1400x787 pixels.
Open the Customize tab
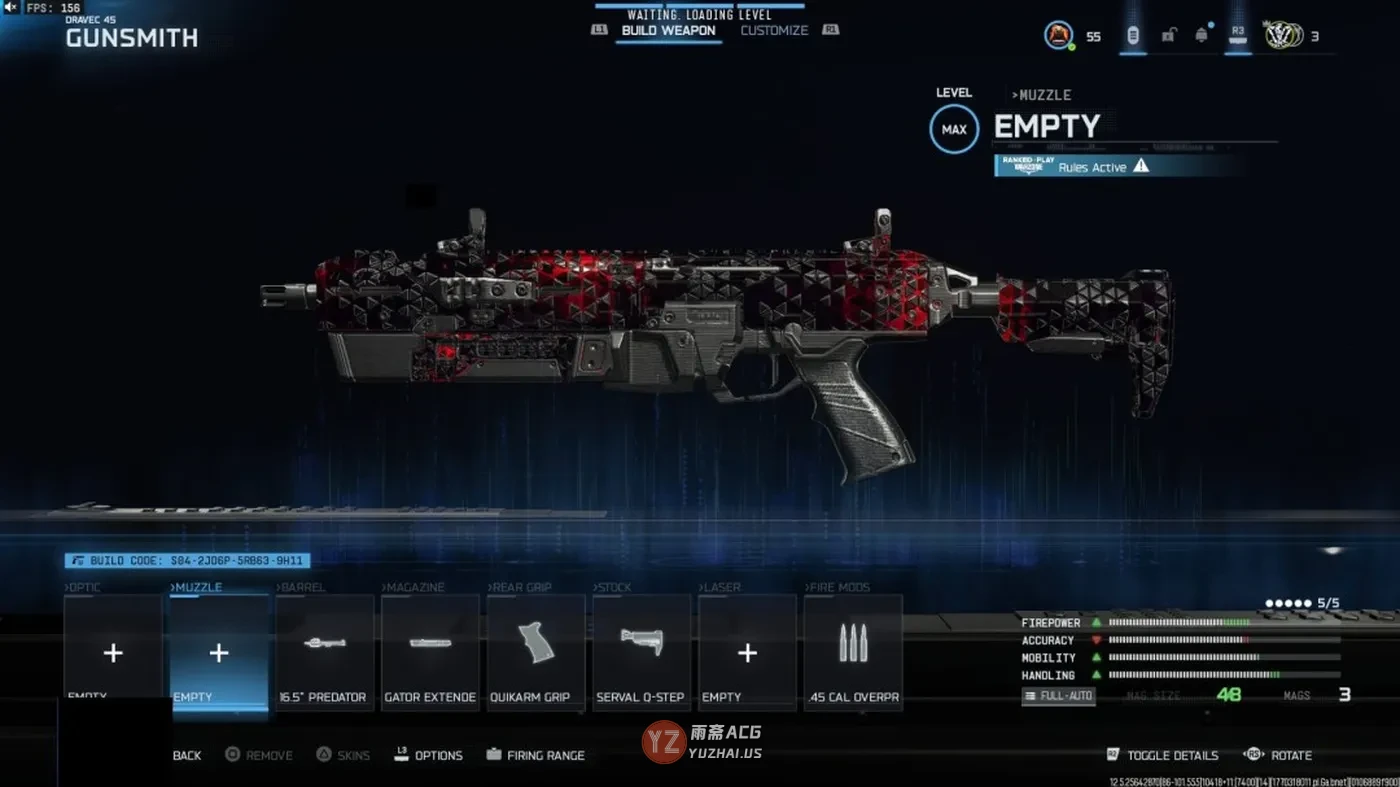coord(773,31)
